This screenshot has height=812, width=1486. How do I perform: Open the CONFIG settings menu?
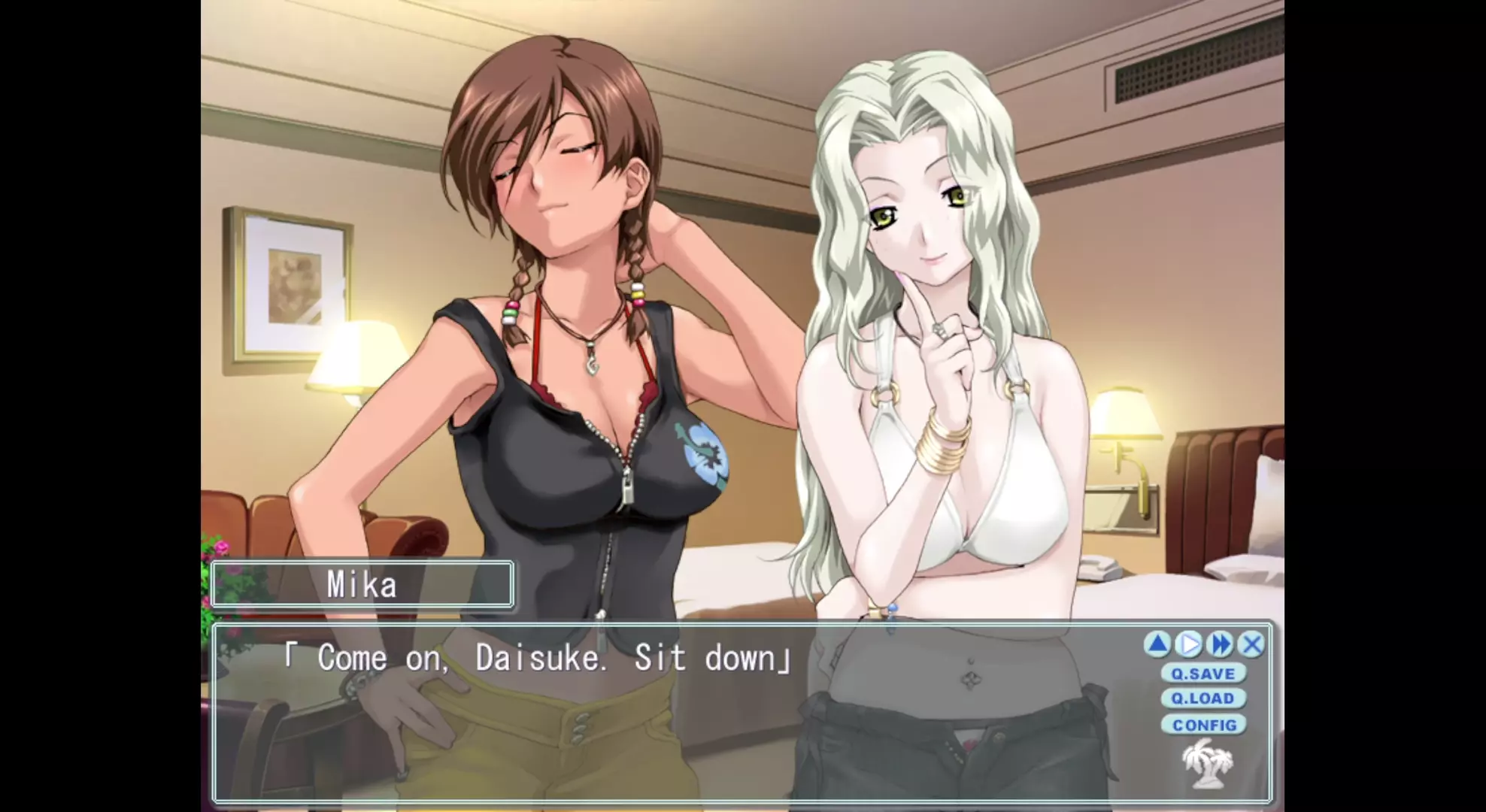(1204, 725)
